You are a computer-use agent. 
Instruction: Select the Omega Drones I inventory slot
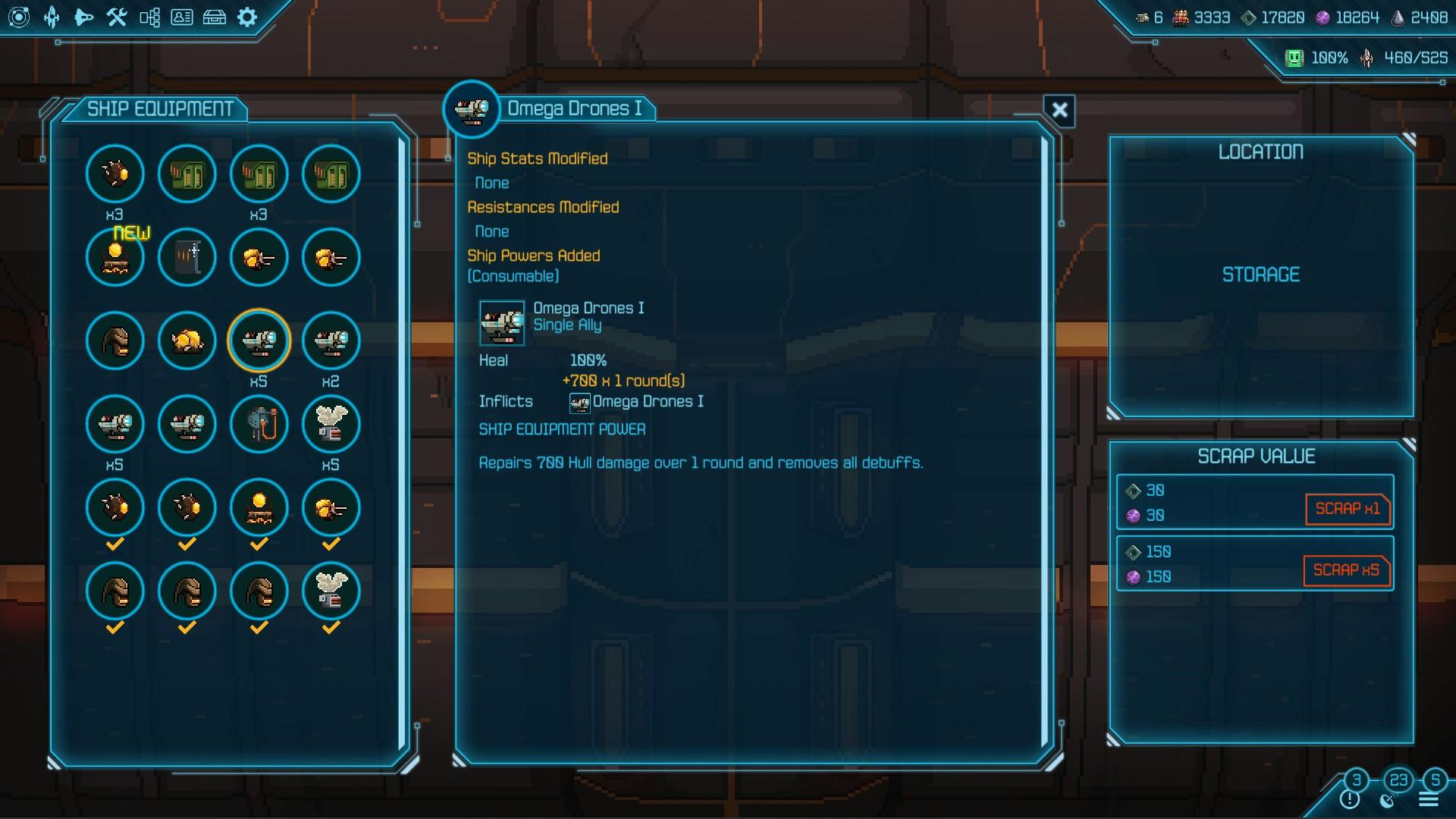(x=259, y=340)
